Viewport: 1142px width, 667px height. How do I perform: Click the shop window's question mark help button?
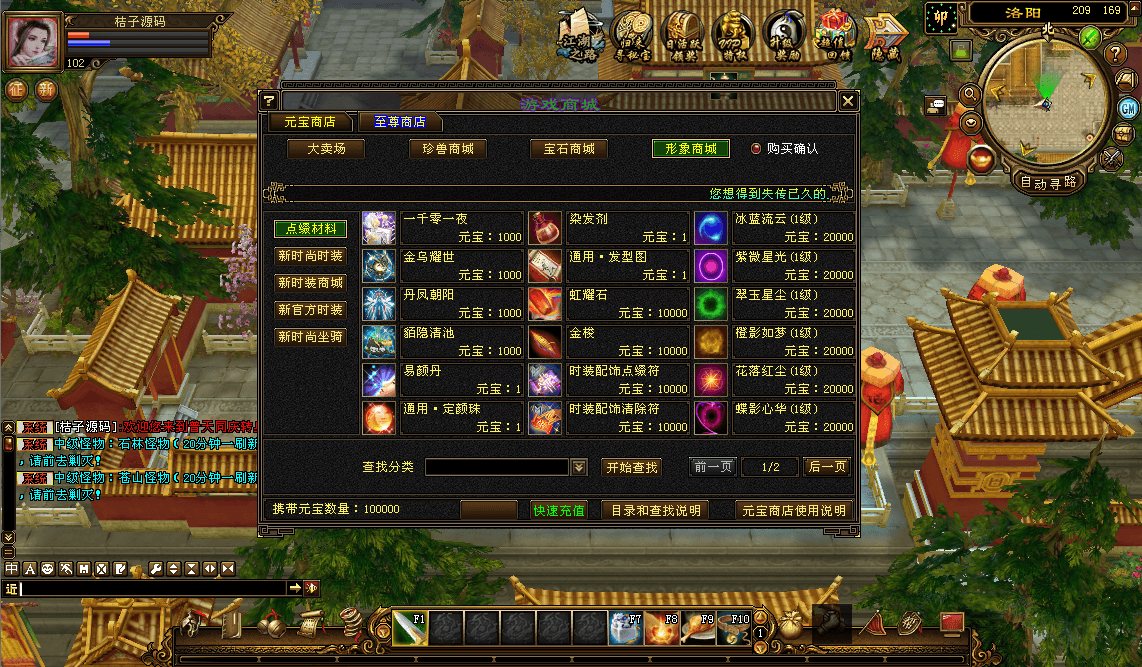click(x=268, y=101)
